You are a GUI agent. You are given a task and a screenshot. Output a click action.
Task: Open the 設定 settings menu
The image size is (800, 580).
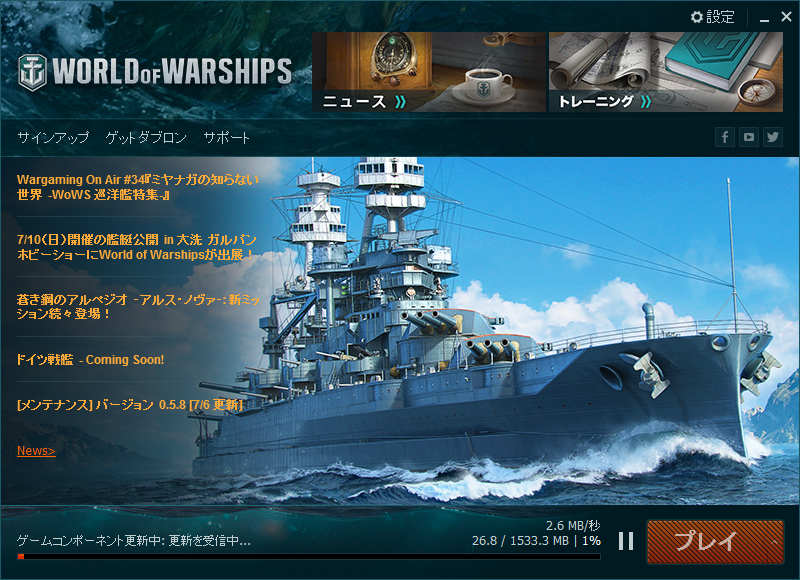coord(713,17)
